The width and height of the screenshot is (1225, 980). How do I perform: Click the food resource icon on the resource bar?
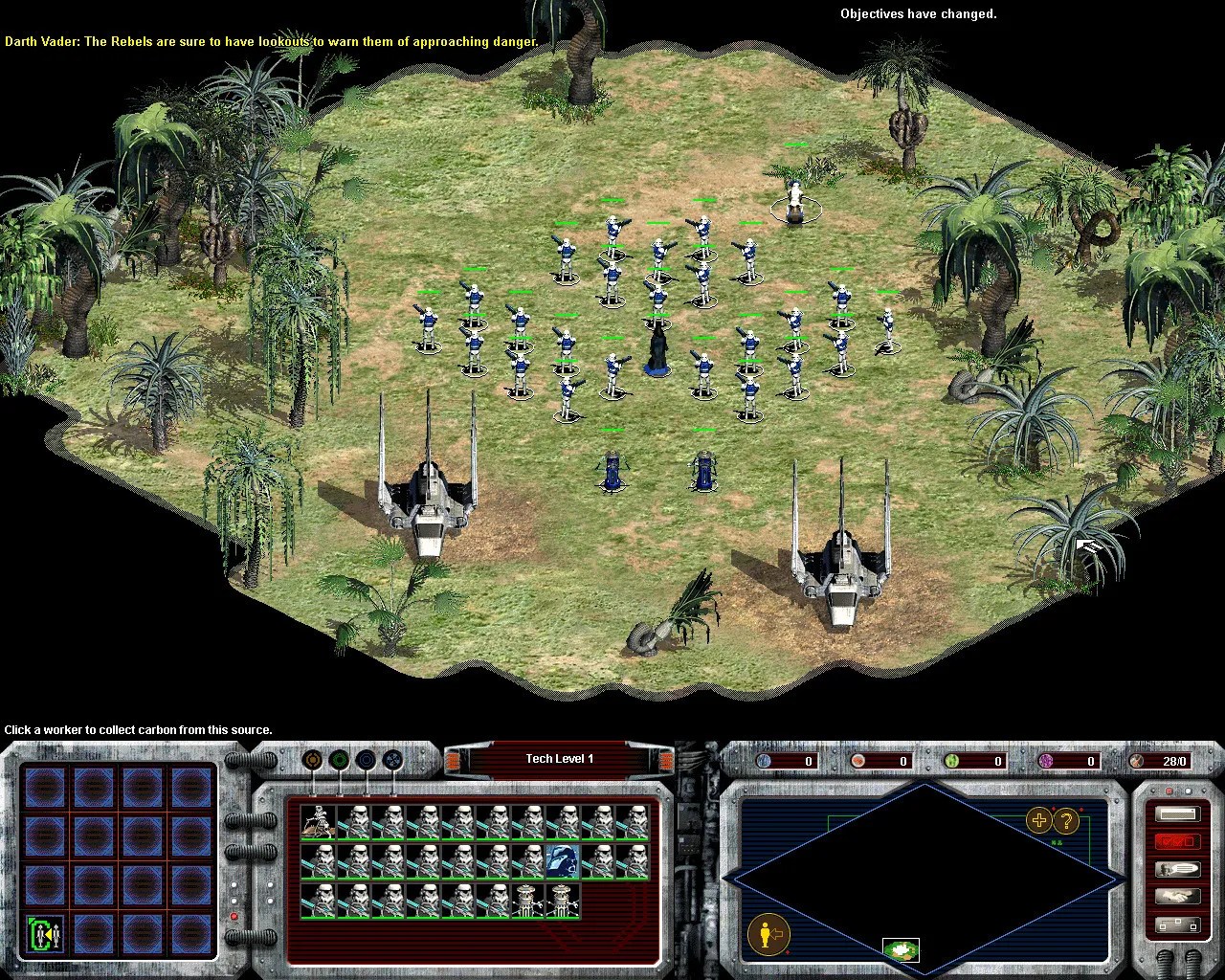[x=858, y=761]
